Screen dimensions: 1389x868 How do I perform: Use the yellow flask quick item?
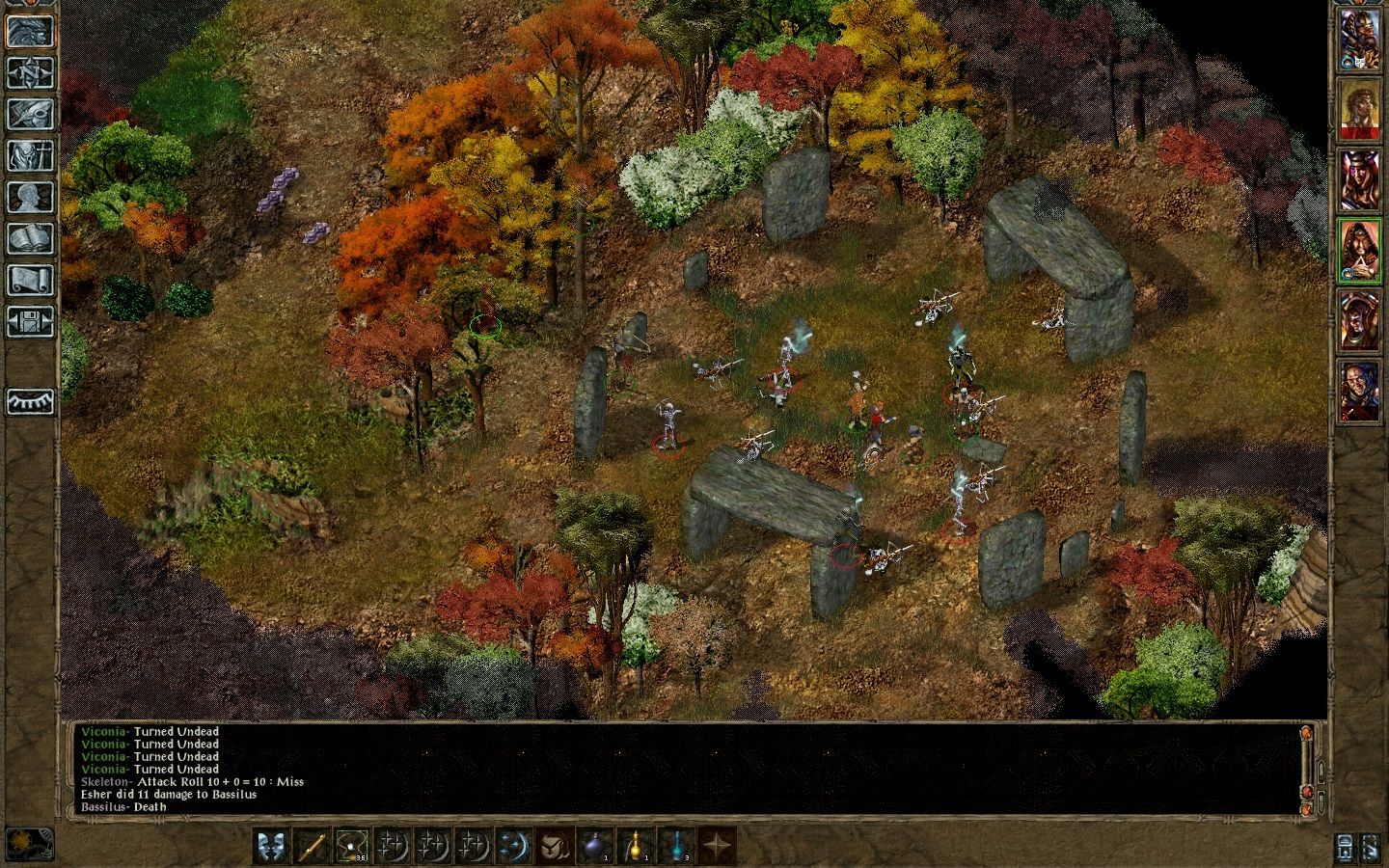click(x=637, y=846)
